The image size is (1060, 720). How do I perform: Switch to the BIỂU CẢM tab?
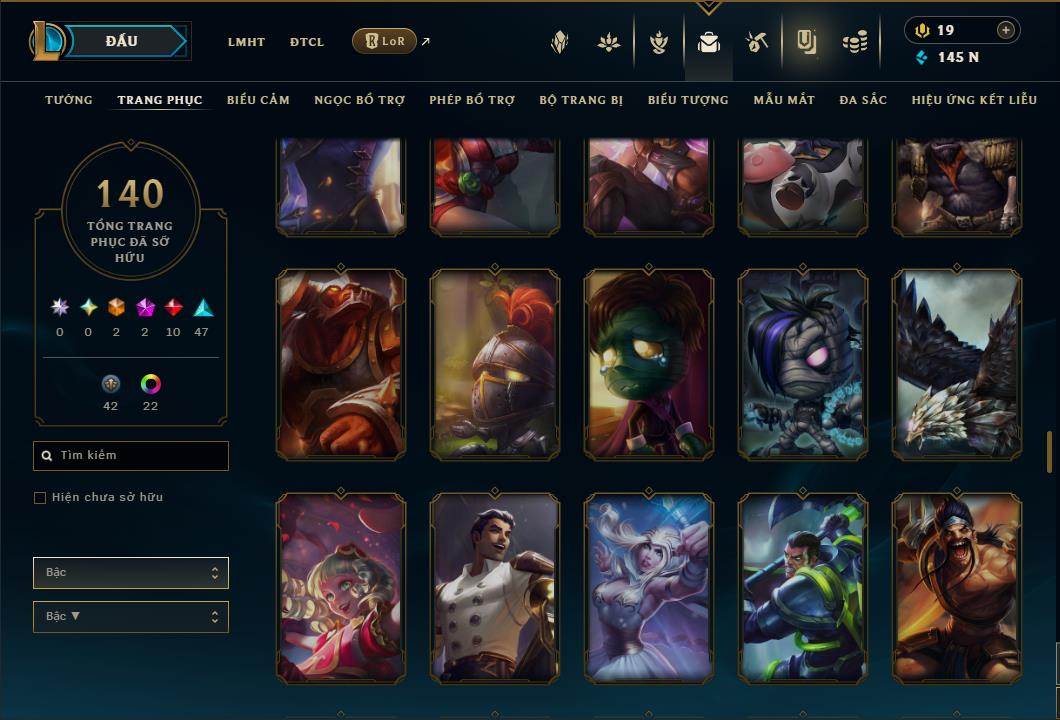(x=258, y=100)
